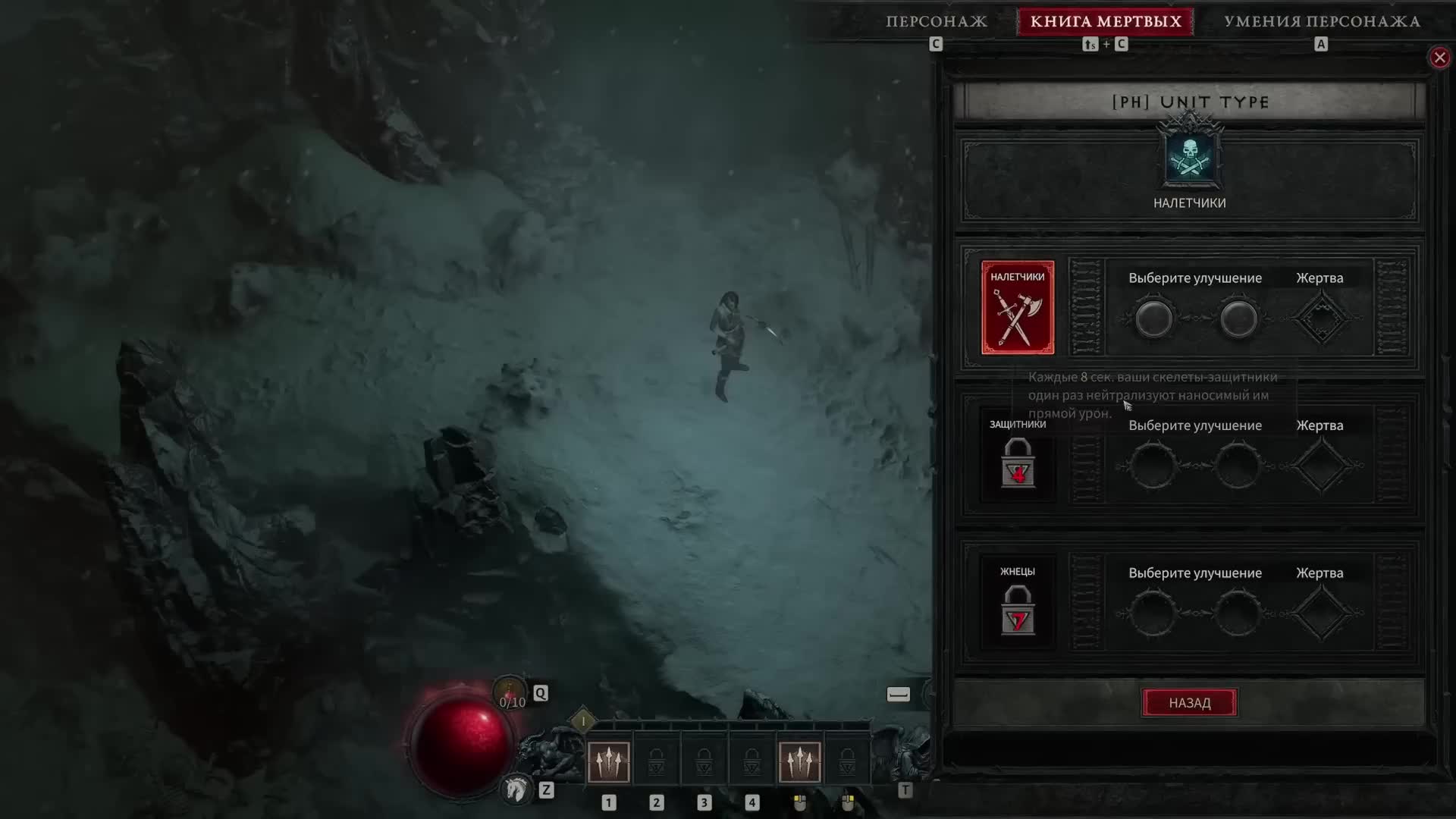
Task: Click the locked Жнецы padlock icon
Action: coord(1018,611)
